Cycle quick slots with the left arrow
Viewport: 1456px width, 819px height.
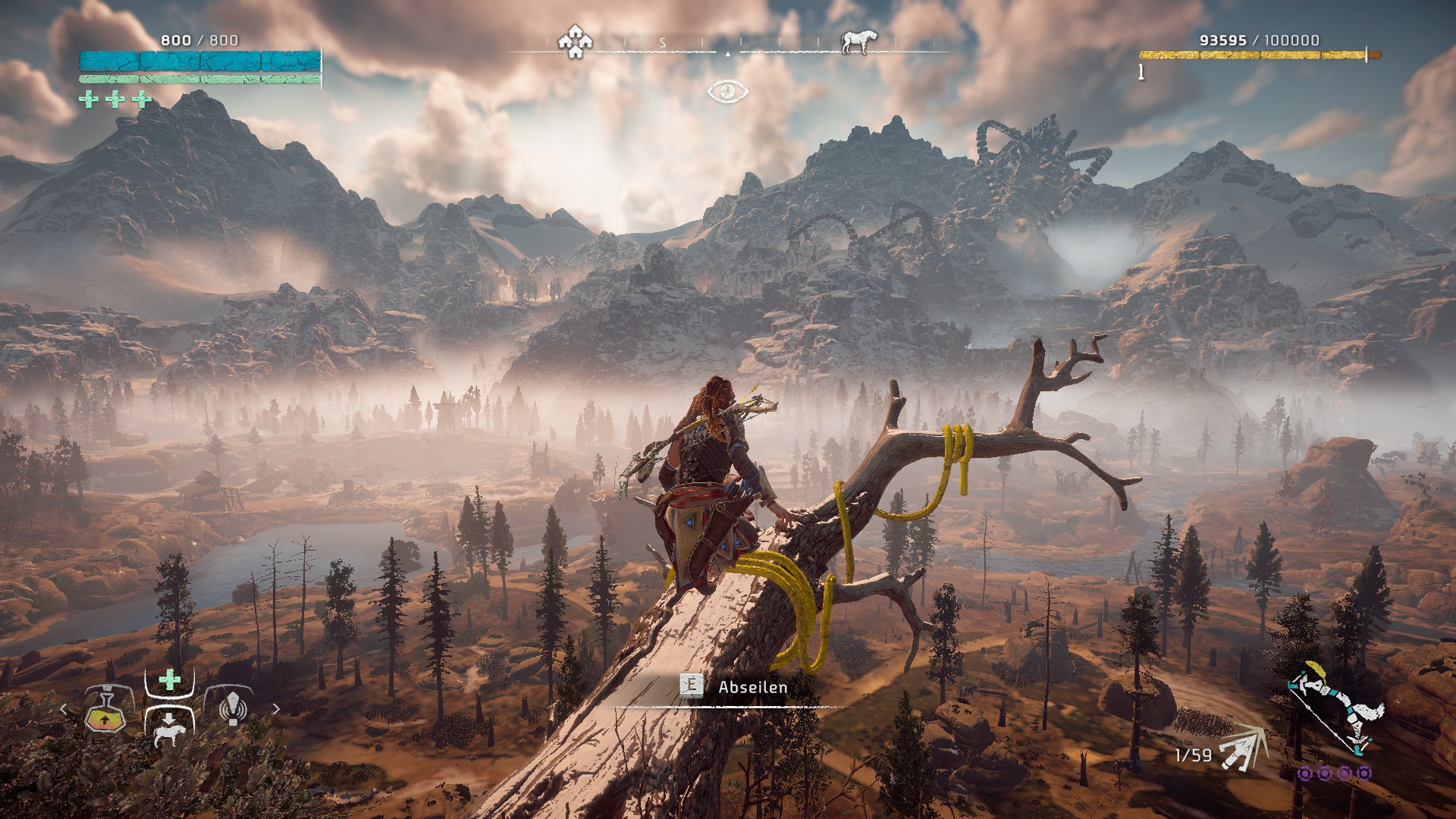[65, 710]
